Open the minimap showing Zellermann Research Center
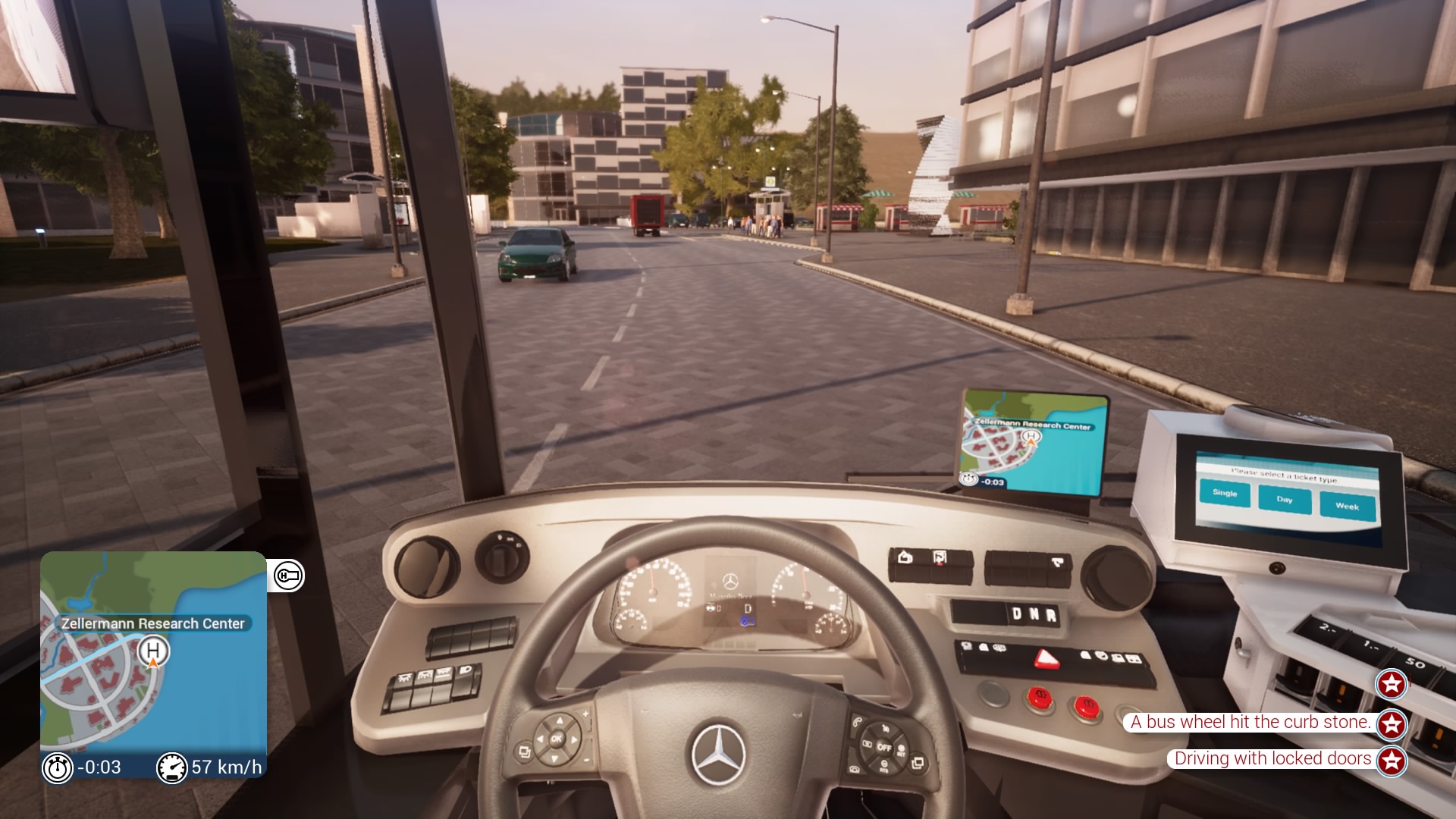This screenshot has width=1456, height=819. tap(153, 652)
